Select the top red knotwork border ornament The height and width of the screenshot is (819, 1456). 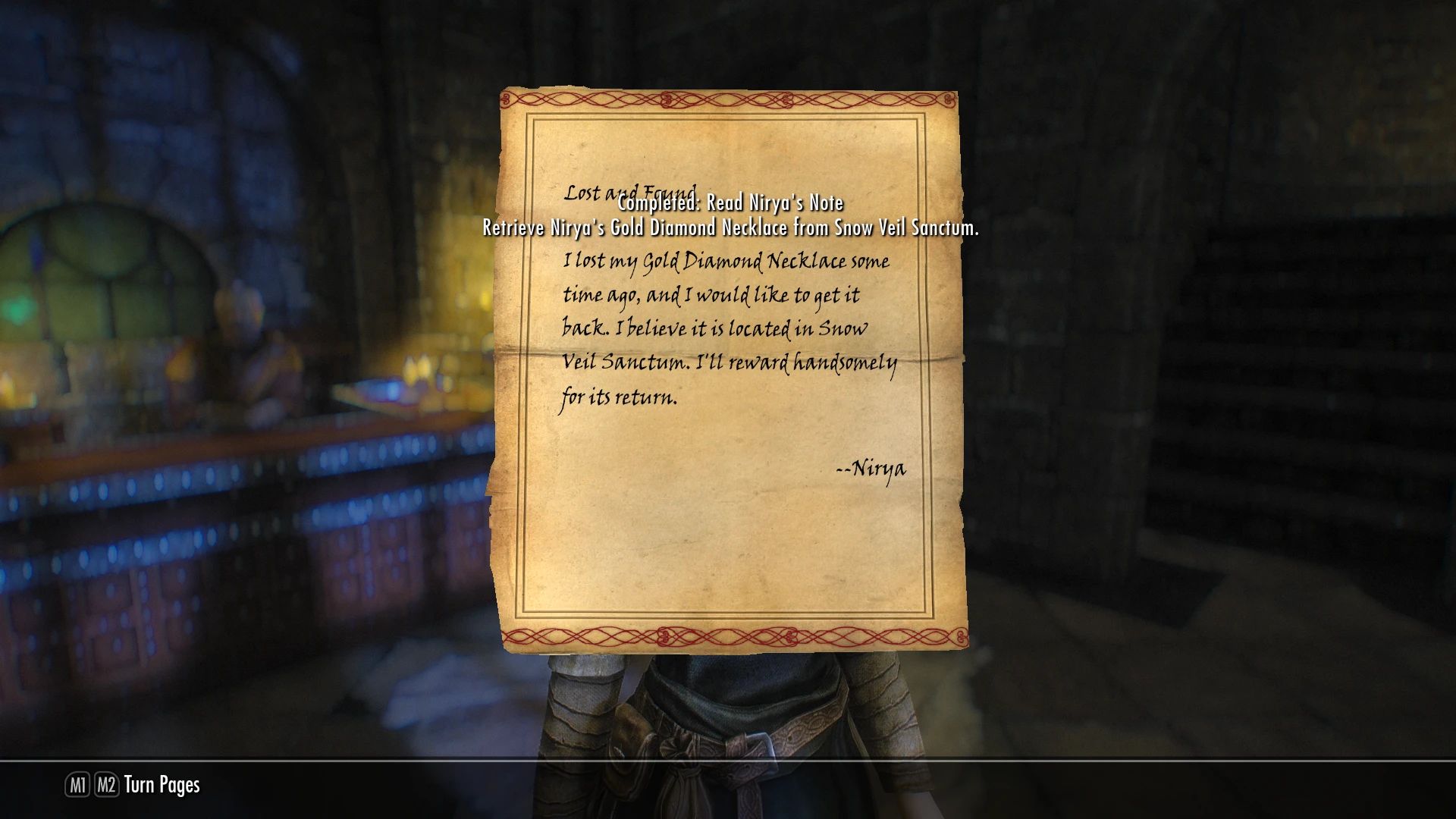point(732,99)
